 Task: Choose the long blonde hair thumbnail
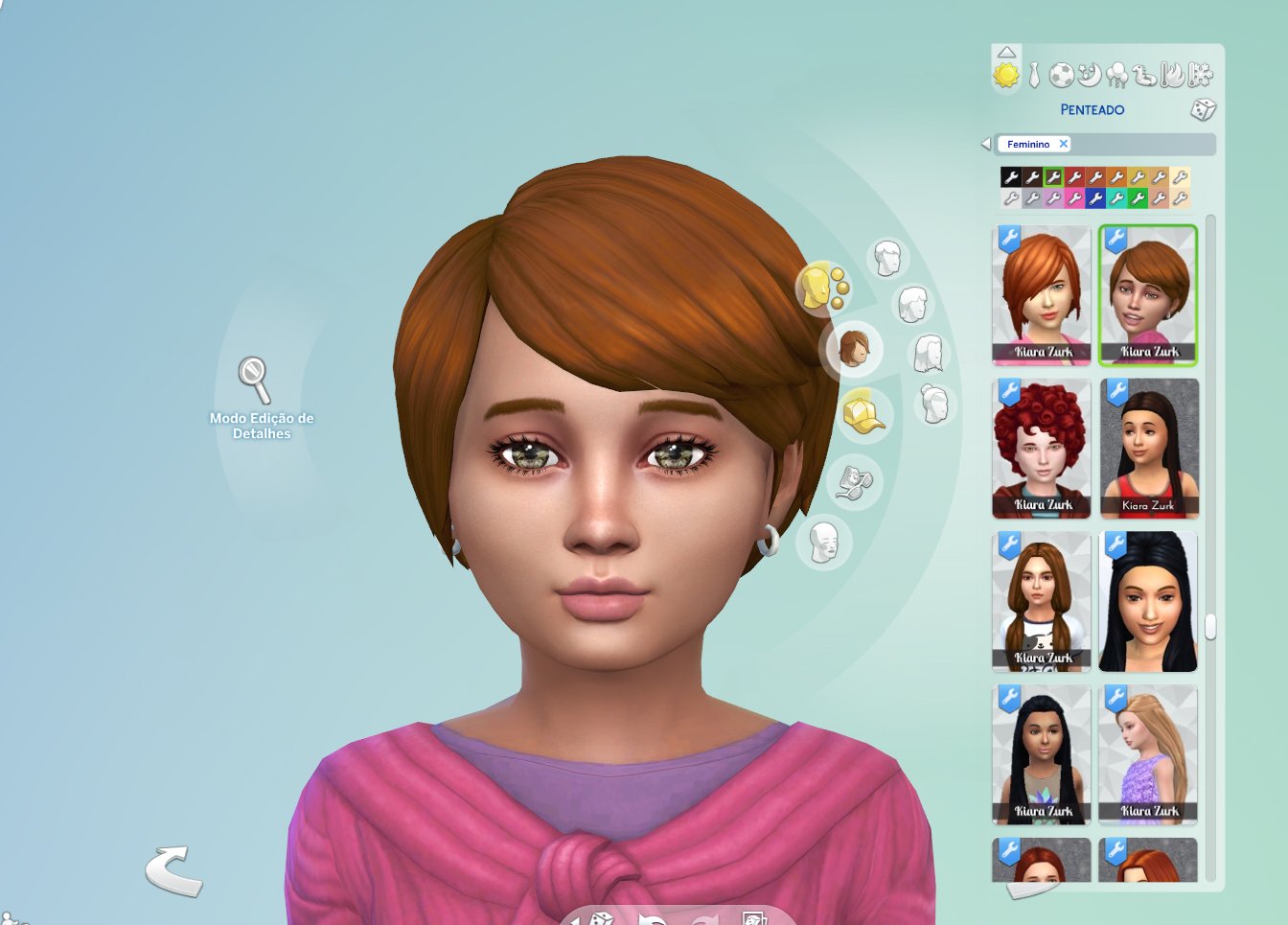pos(1148,754)
